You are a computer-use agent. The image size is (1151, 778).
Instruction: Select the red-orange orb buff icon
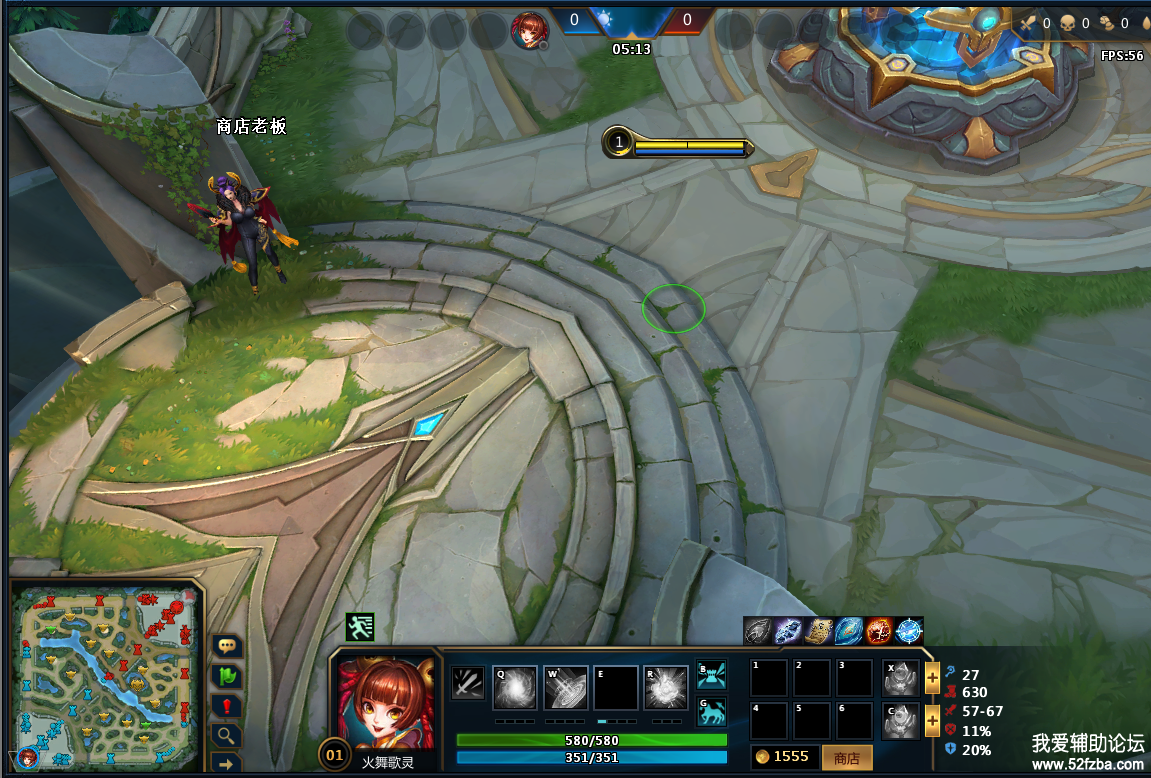pyautogui.click(x=879, y=631)
